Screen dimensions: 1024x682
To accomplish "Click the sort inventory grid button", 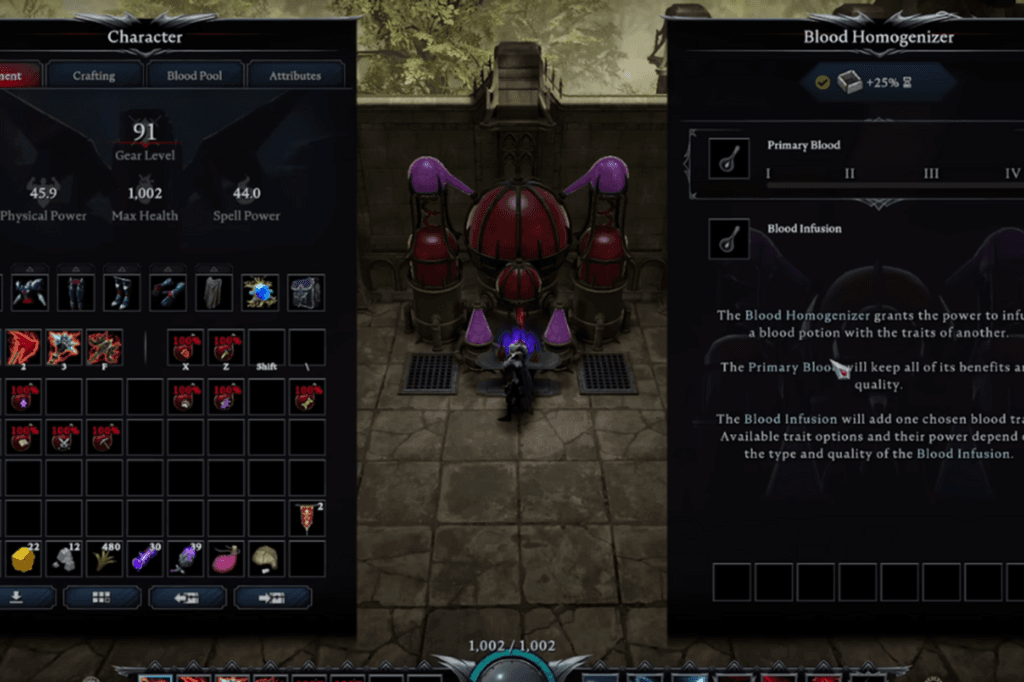I will (x=102, y=597).
